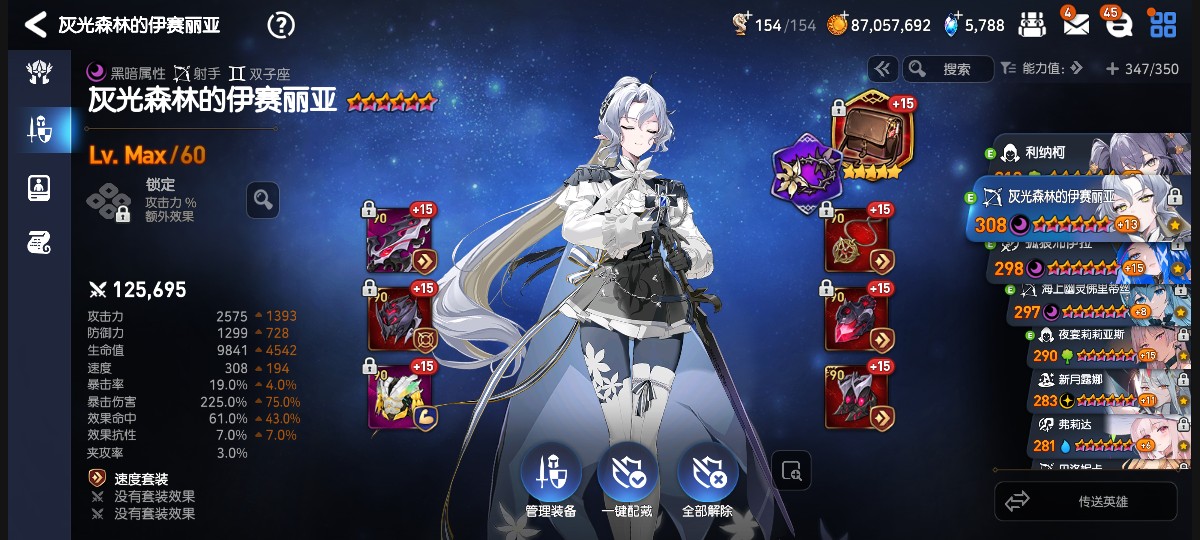Activate 一键配戴 auto-equip
The height and width of the screenshot is (540, 1200).
point(627,478)
